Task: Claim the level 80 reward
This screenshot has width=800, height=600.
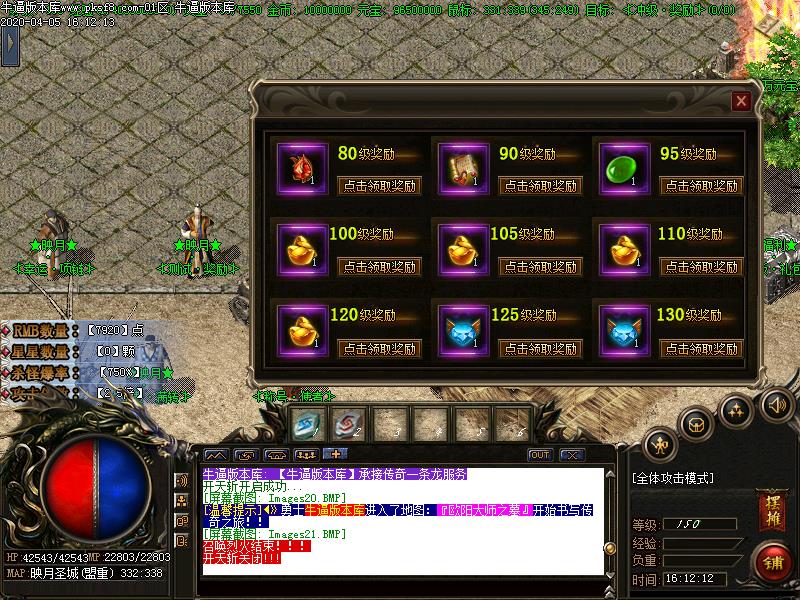Action: tap(379, 185)
